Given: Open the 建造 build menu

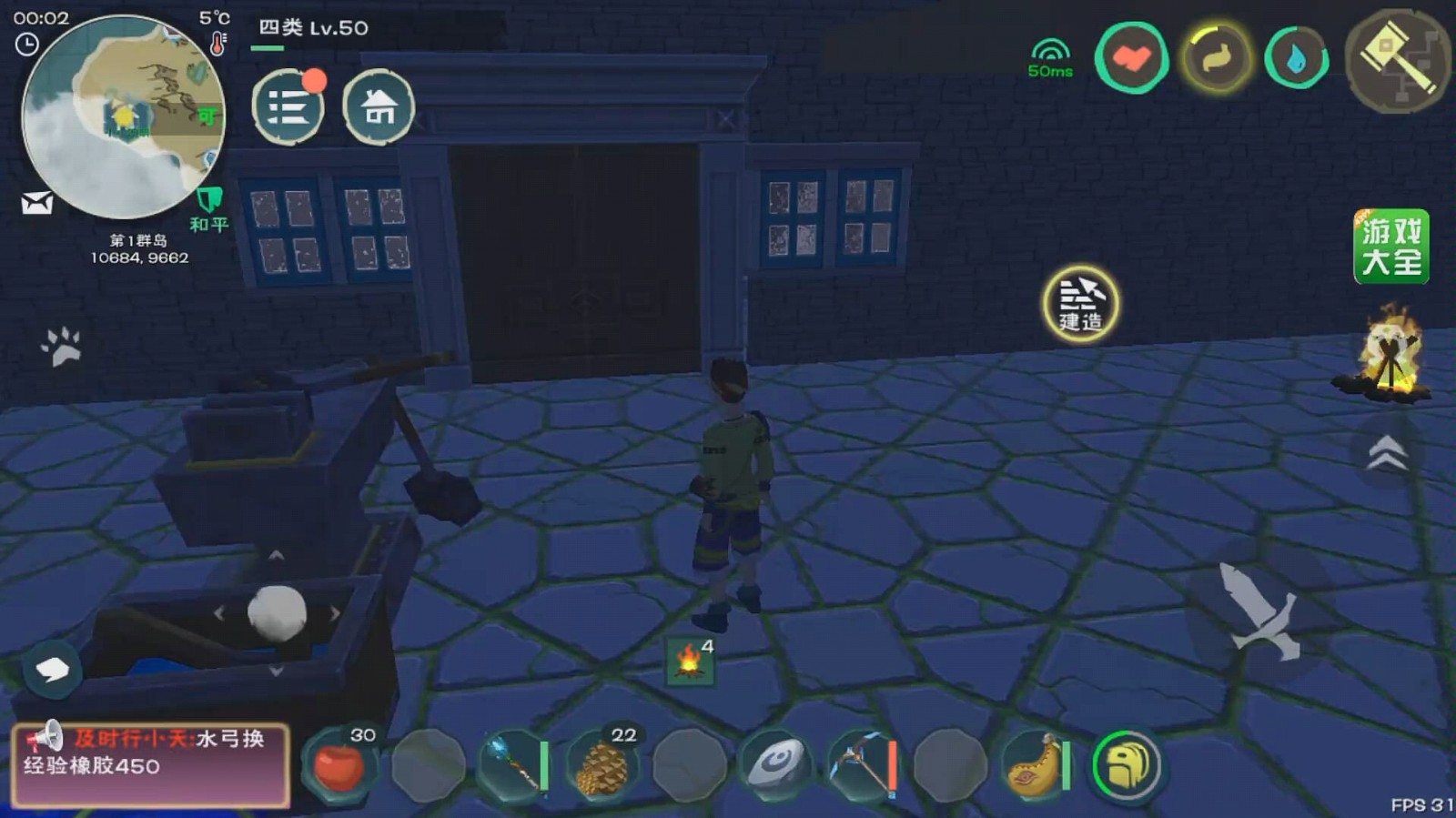Looking at the screenshot, I should 1080,304.
